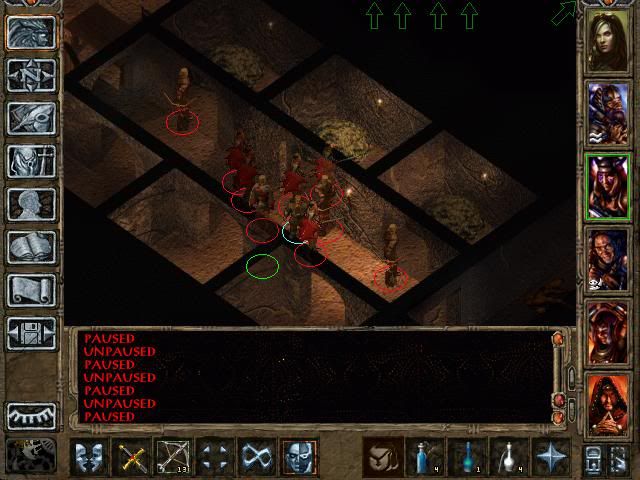This screenshot has height=480, width=640.
Task: Show the party inventory screen
Action: (x=30, y=160)
